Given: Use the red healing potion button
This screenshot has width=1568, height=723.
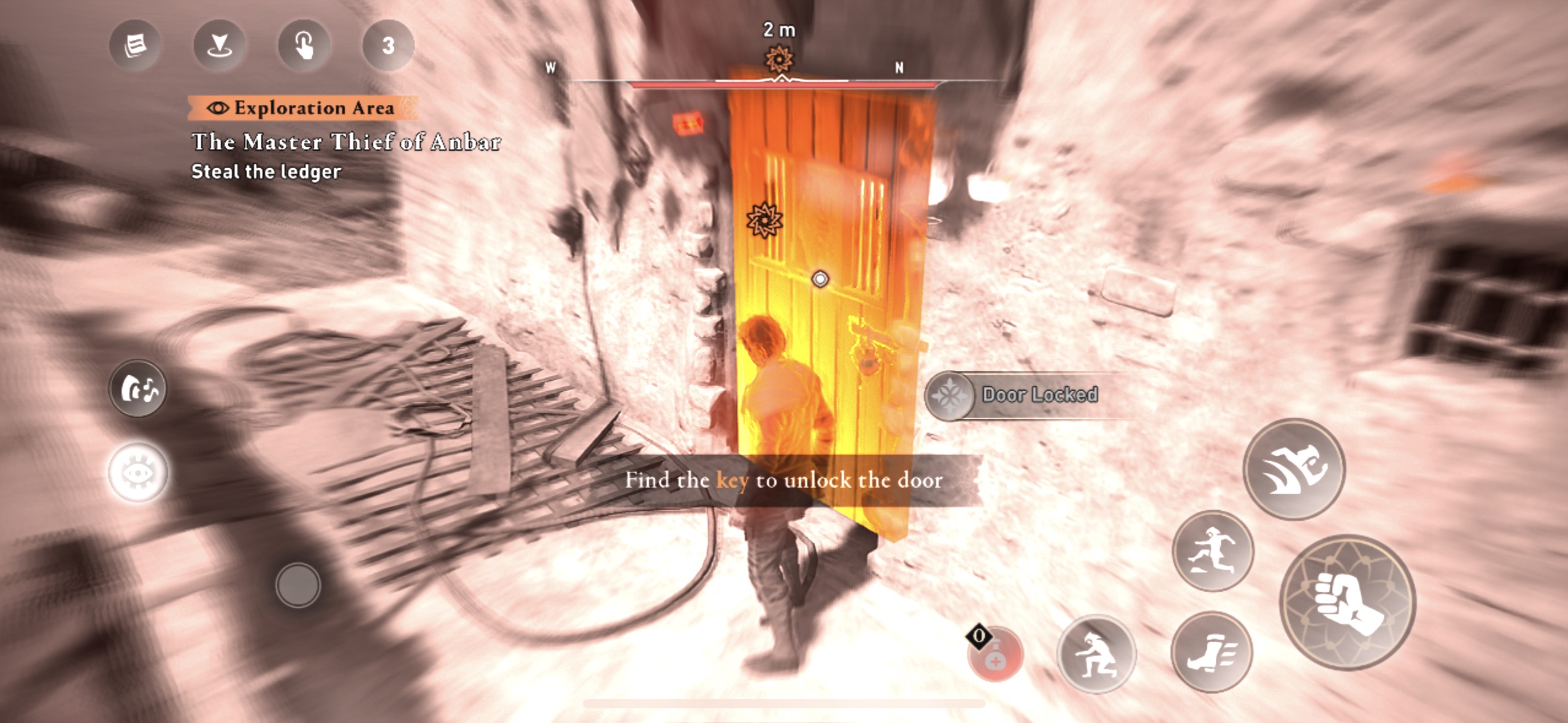Looking at the screenshot, I should click(995, 654).
